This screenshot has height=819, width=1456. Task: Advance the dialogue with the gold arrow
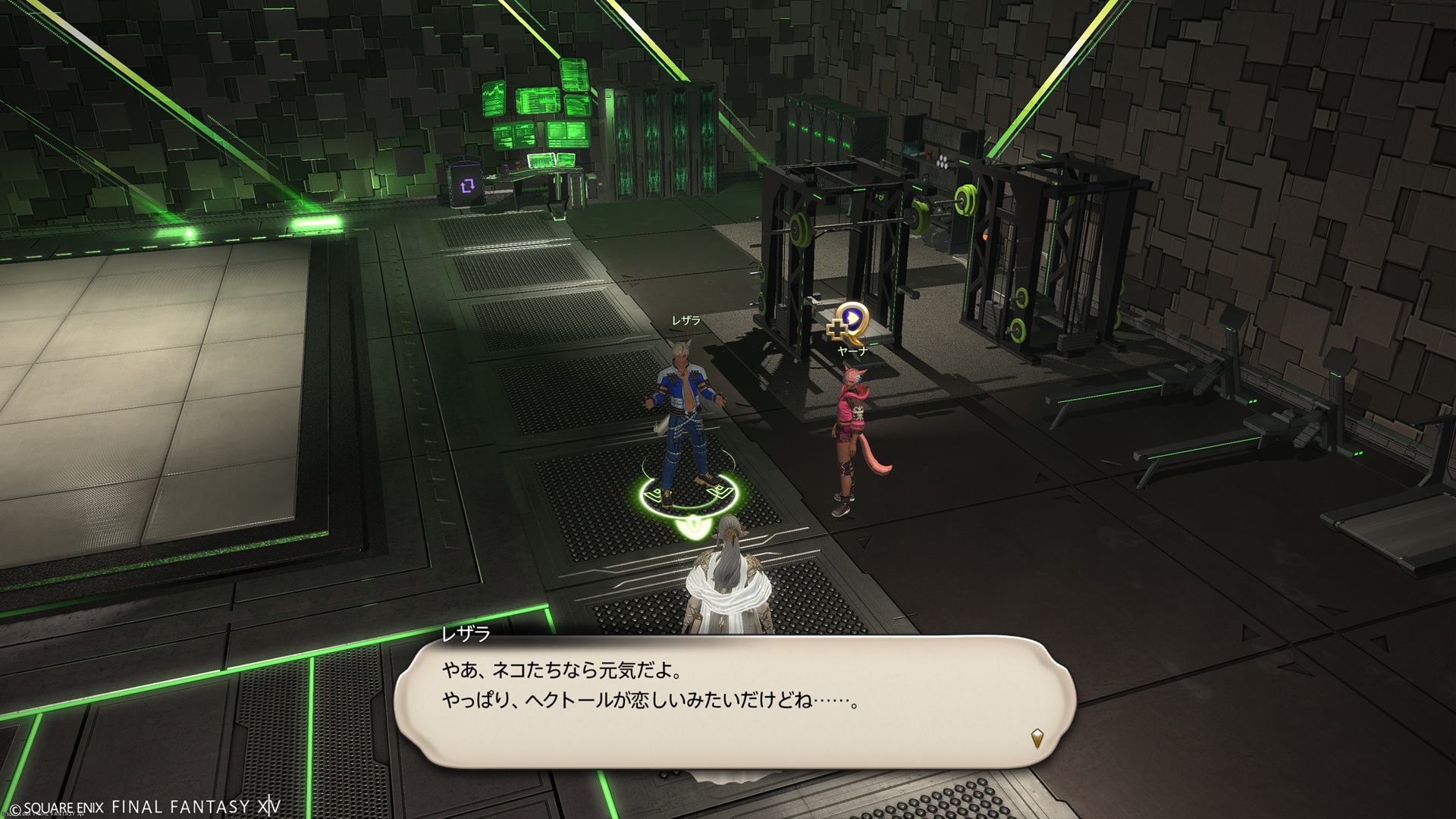pos(1037,736)
